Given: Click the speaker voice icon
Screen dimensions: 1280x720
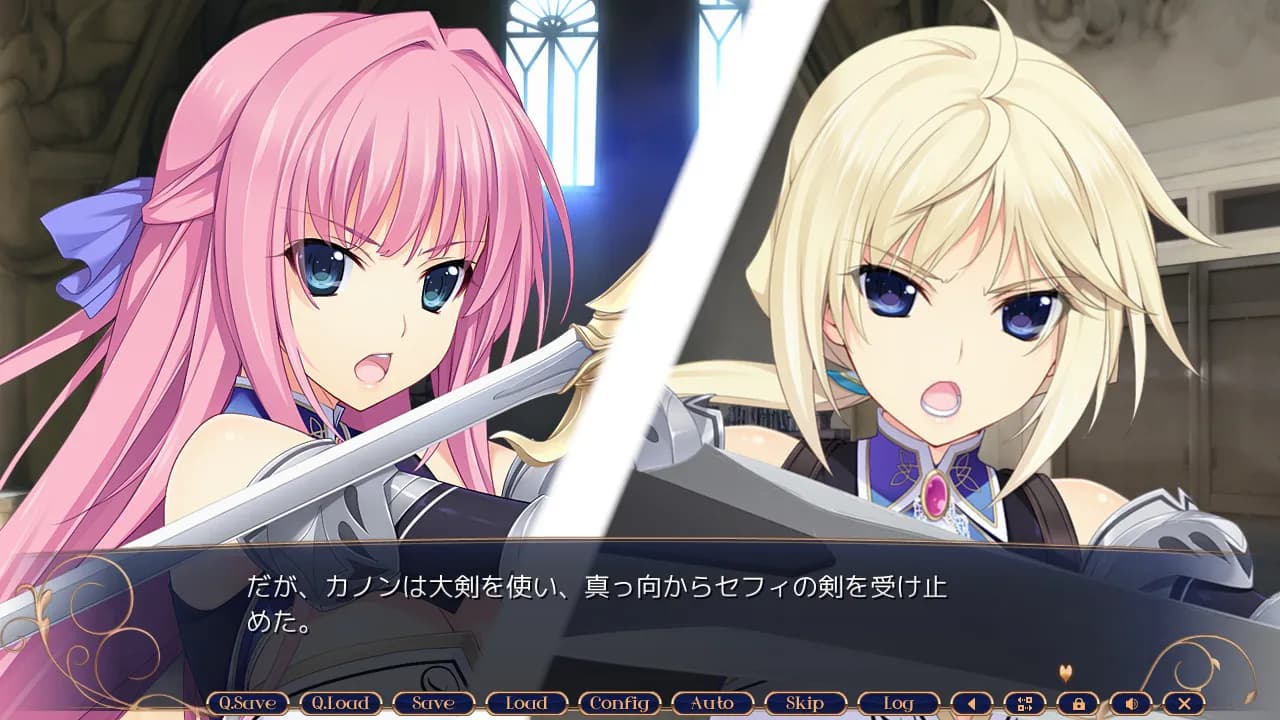Looking at the screenshot, I should pyautogui.click(x=1131, y=703).
